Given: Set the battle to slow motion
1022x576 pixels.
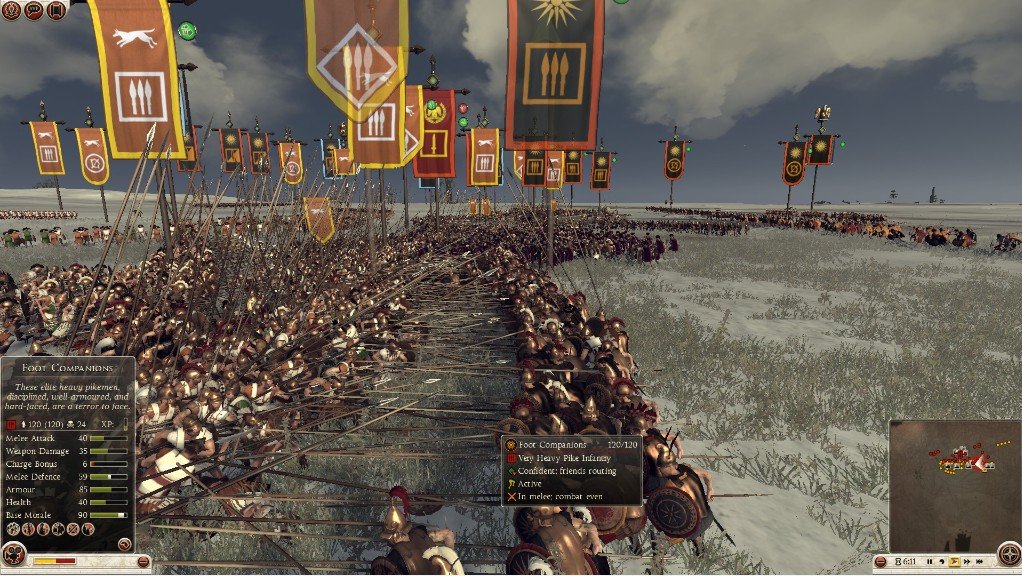Looking at the screenshot, I should pos(941,561).
